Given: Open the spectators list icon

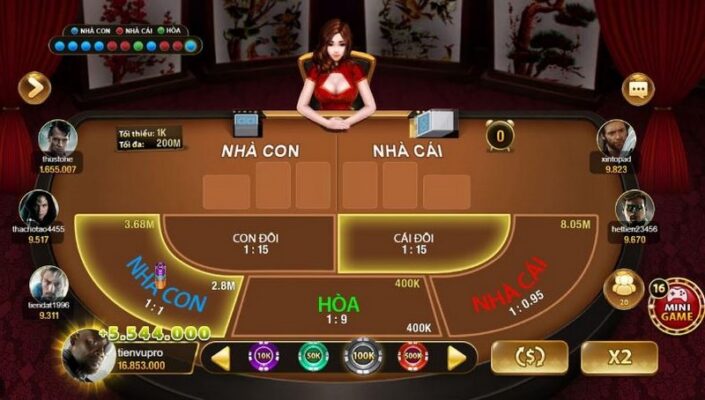Looking at the screenshot, I should [625, 288].
